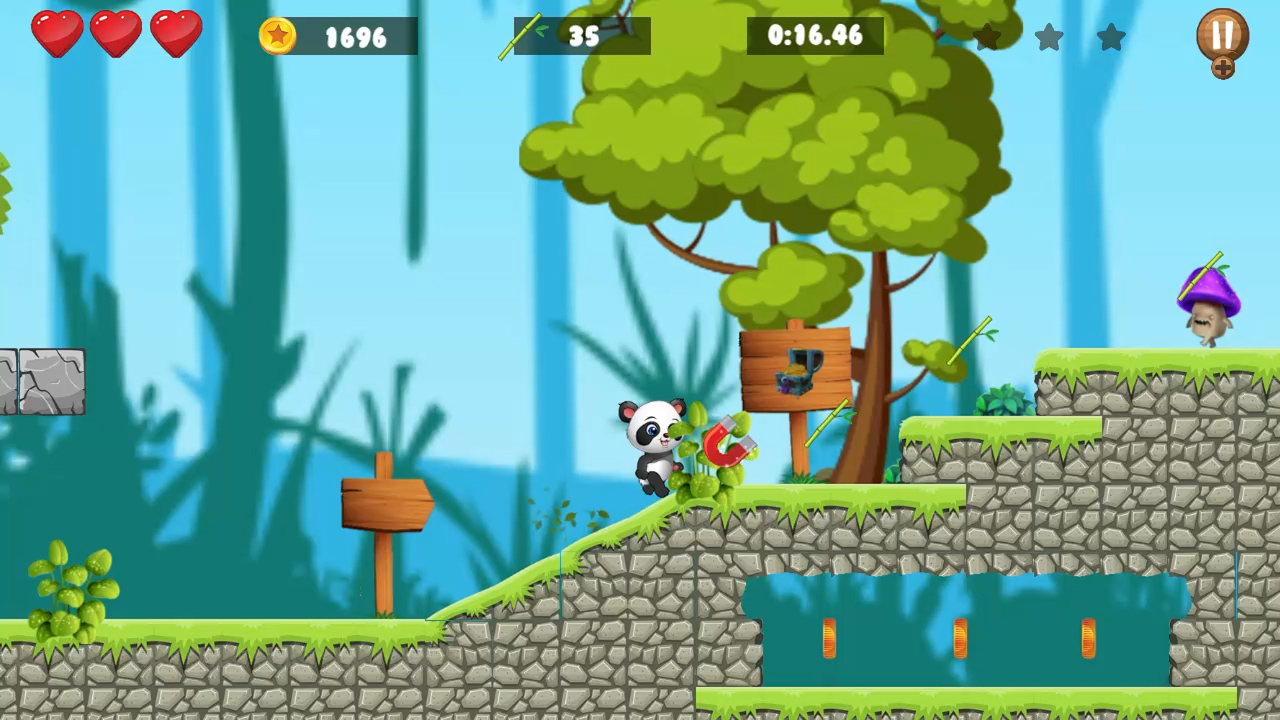Click the gold coin counter icon

click(279, 37)
